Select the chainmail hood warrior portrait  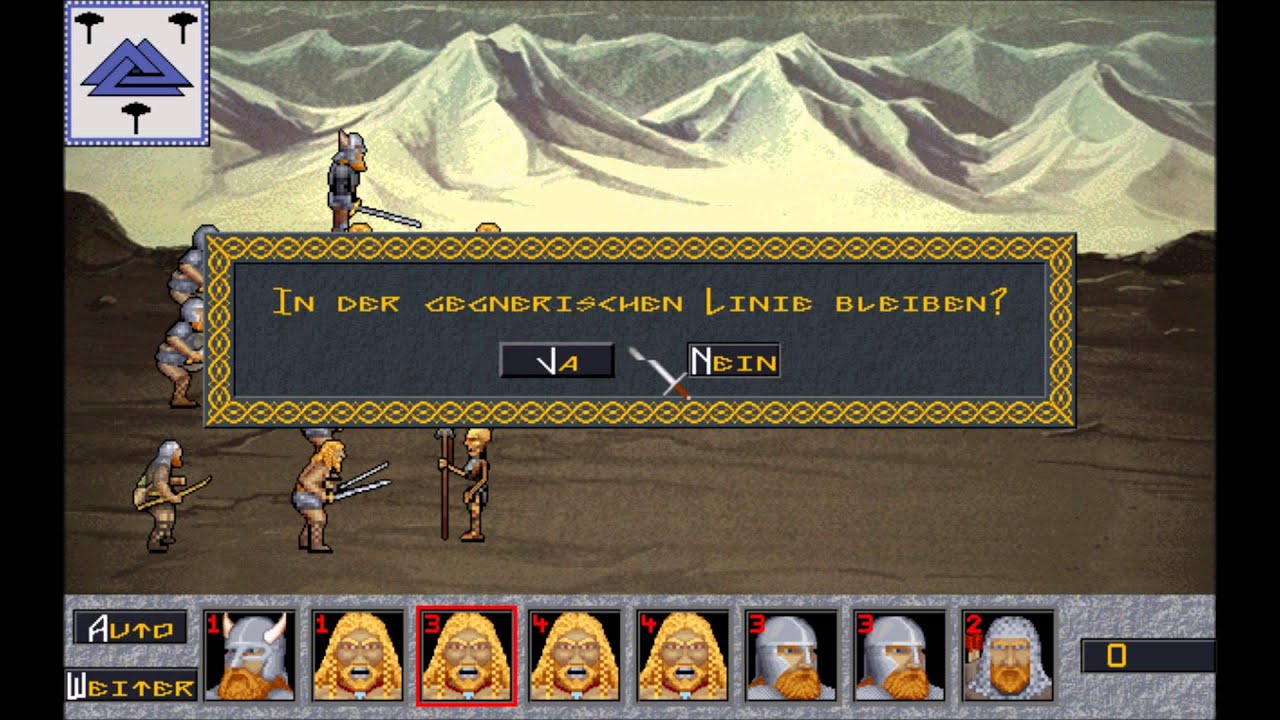coord(1007,655)
